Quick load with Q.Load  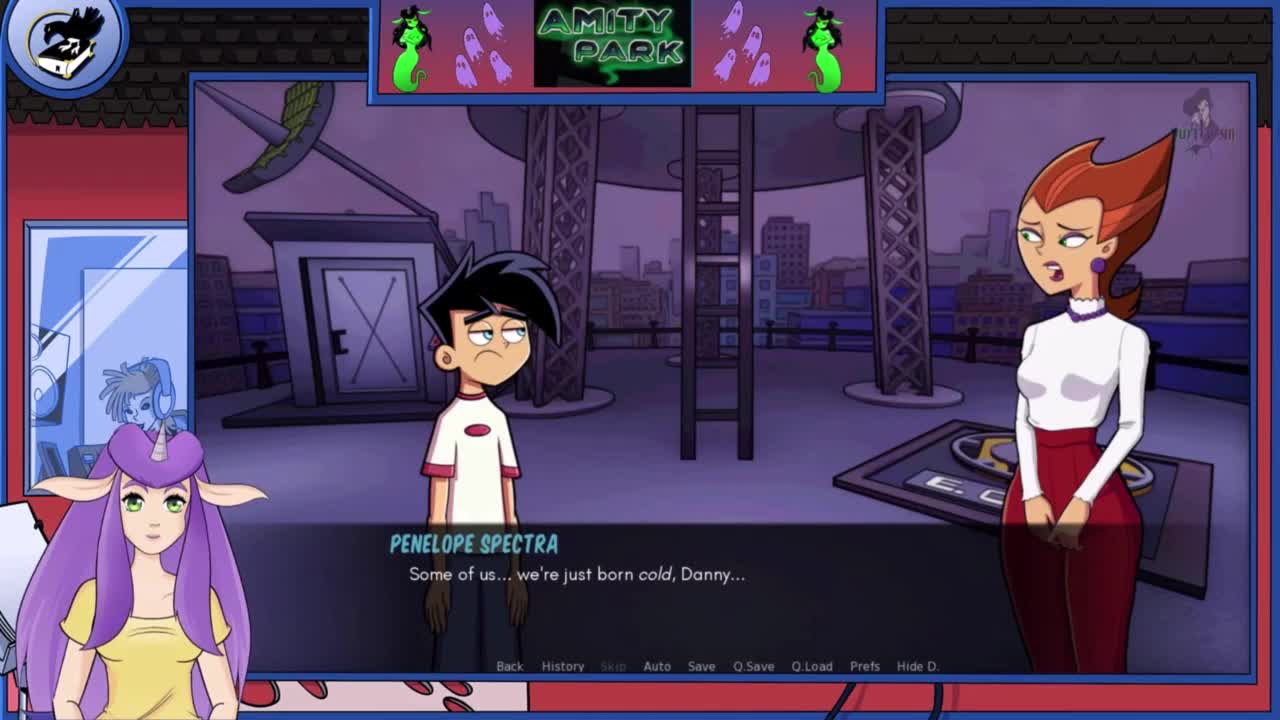[812, 666]
